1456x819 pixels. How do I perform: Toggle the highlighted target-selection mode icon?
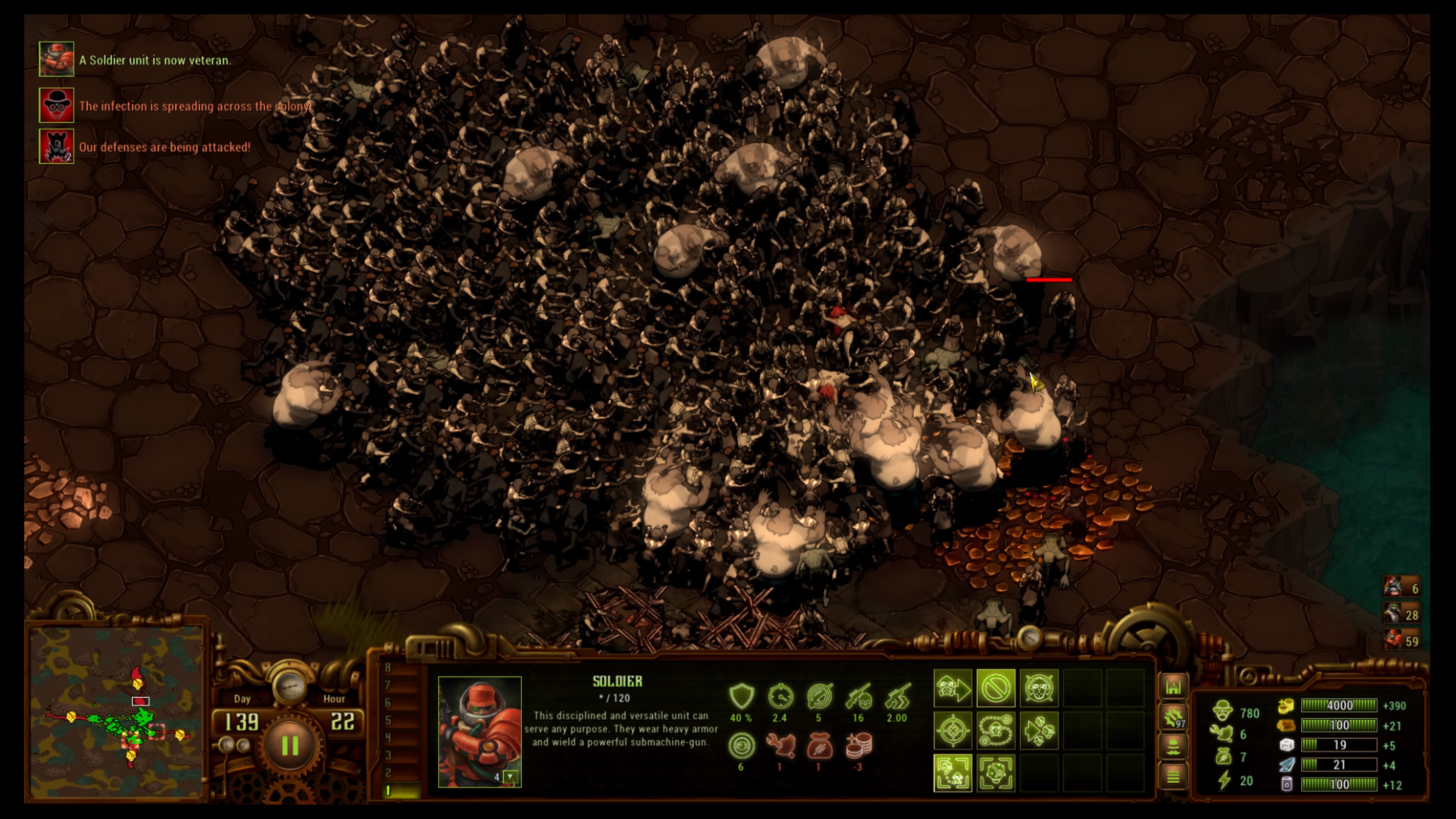(953, 773)
